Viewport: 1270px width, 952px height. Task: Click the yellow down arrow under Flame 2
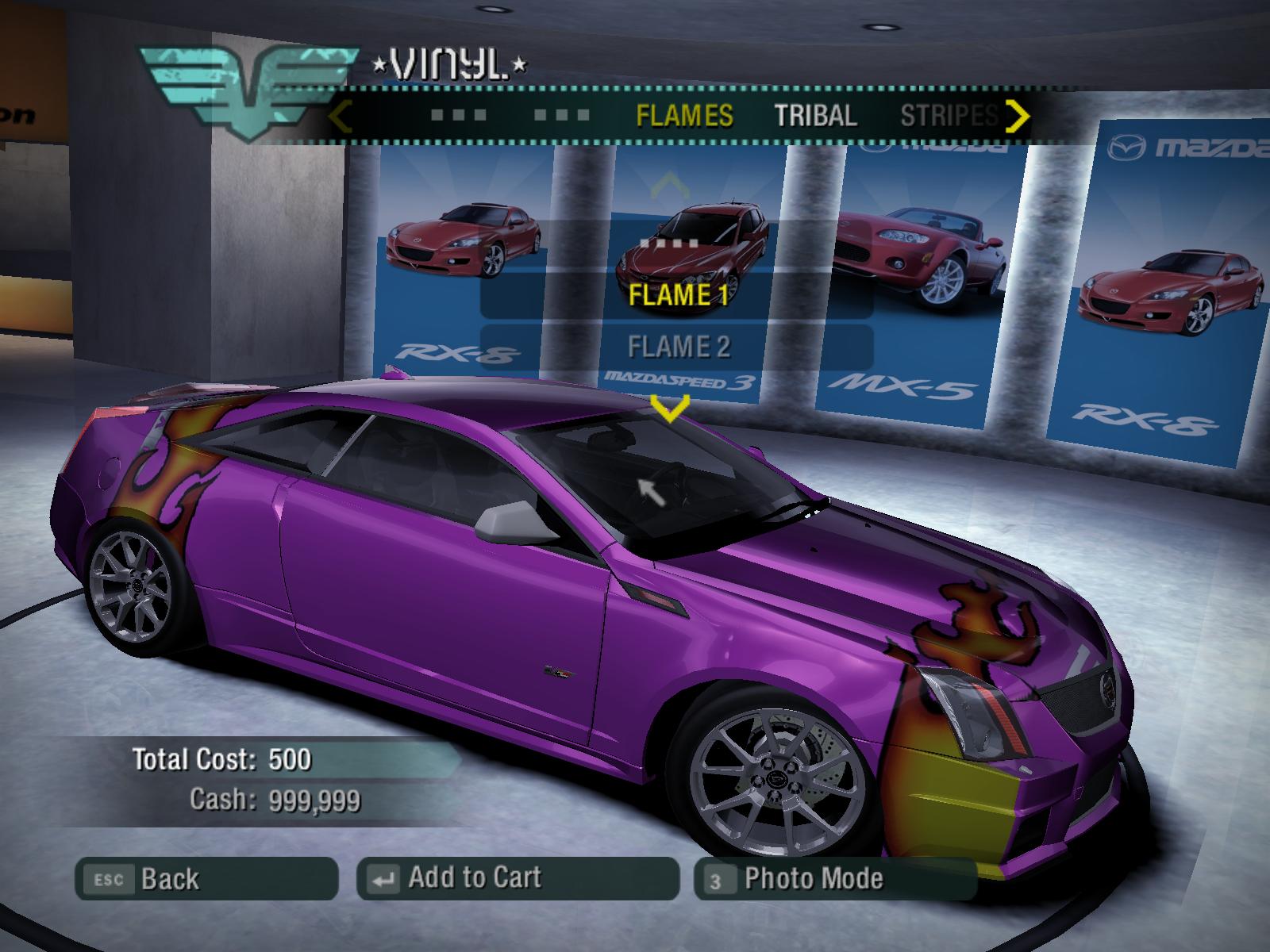pyautogui.click(x=669, y=409)
